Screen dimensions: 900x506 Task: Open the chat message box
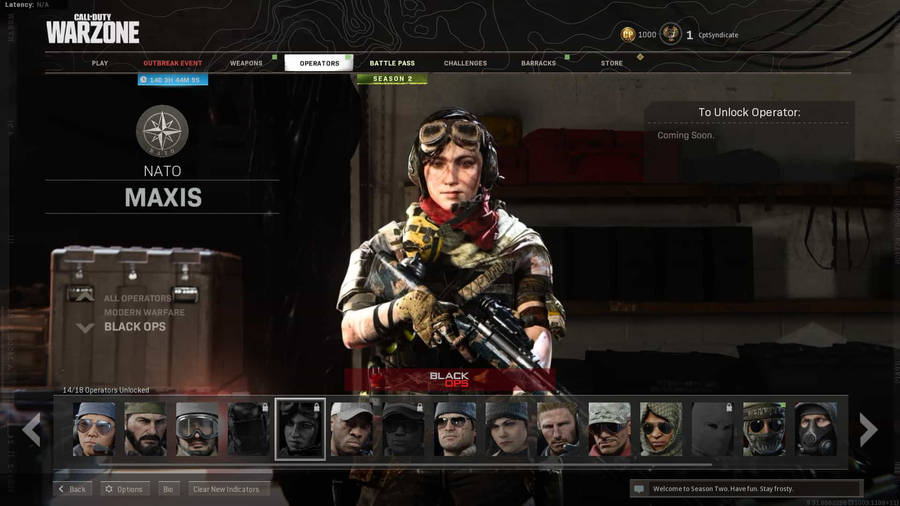(x=744, y=489)
